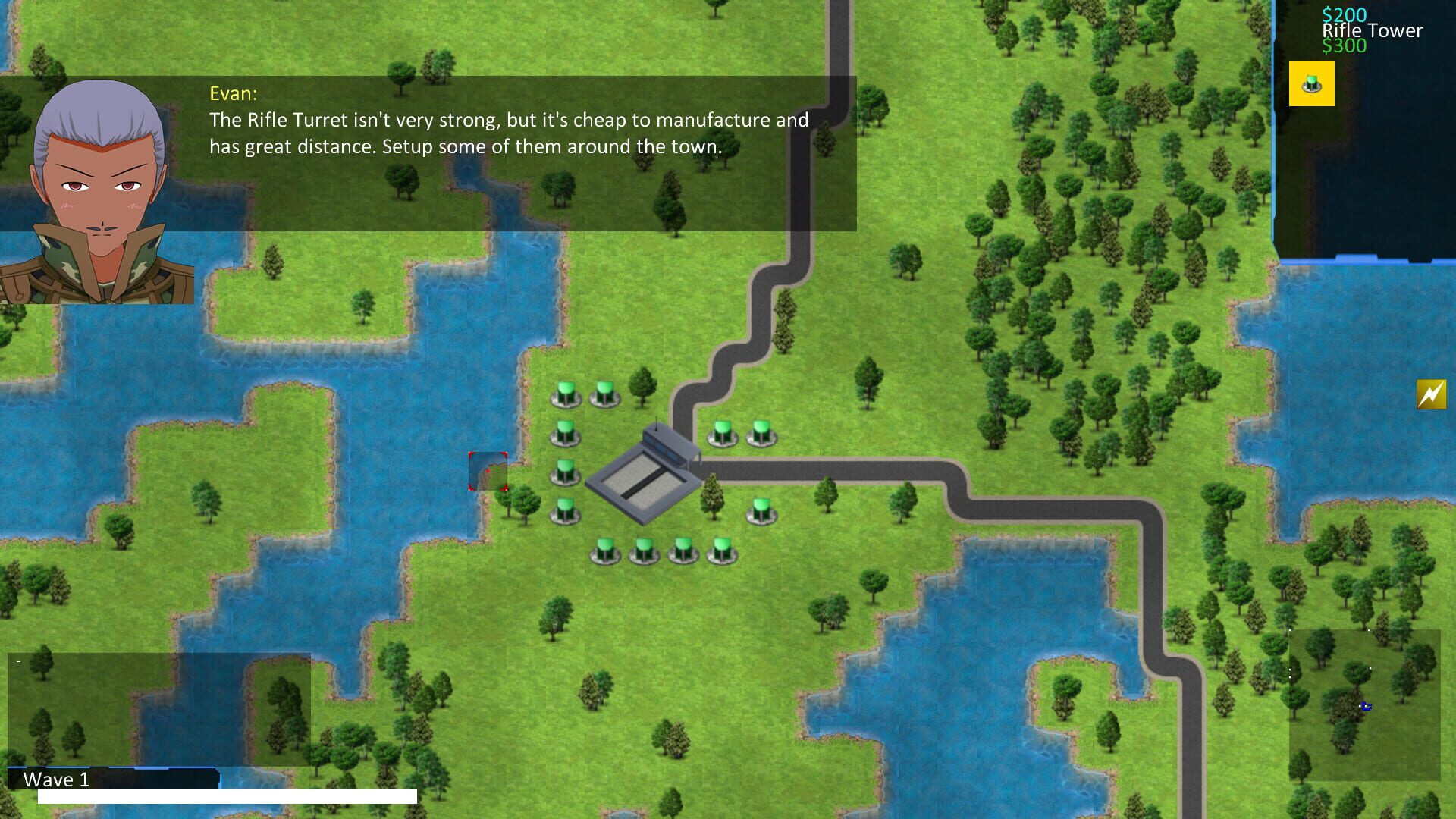Viewport: 1456px width, 819px height.
Task: Click the red placement tile on the riverbank
Action: click(x=489, y=470)
